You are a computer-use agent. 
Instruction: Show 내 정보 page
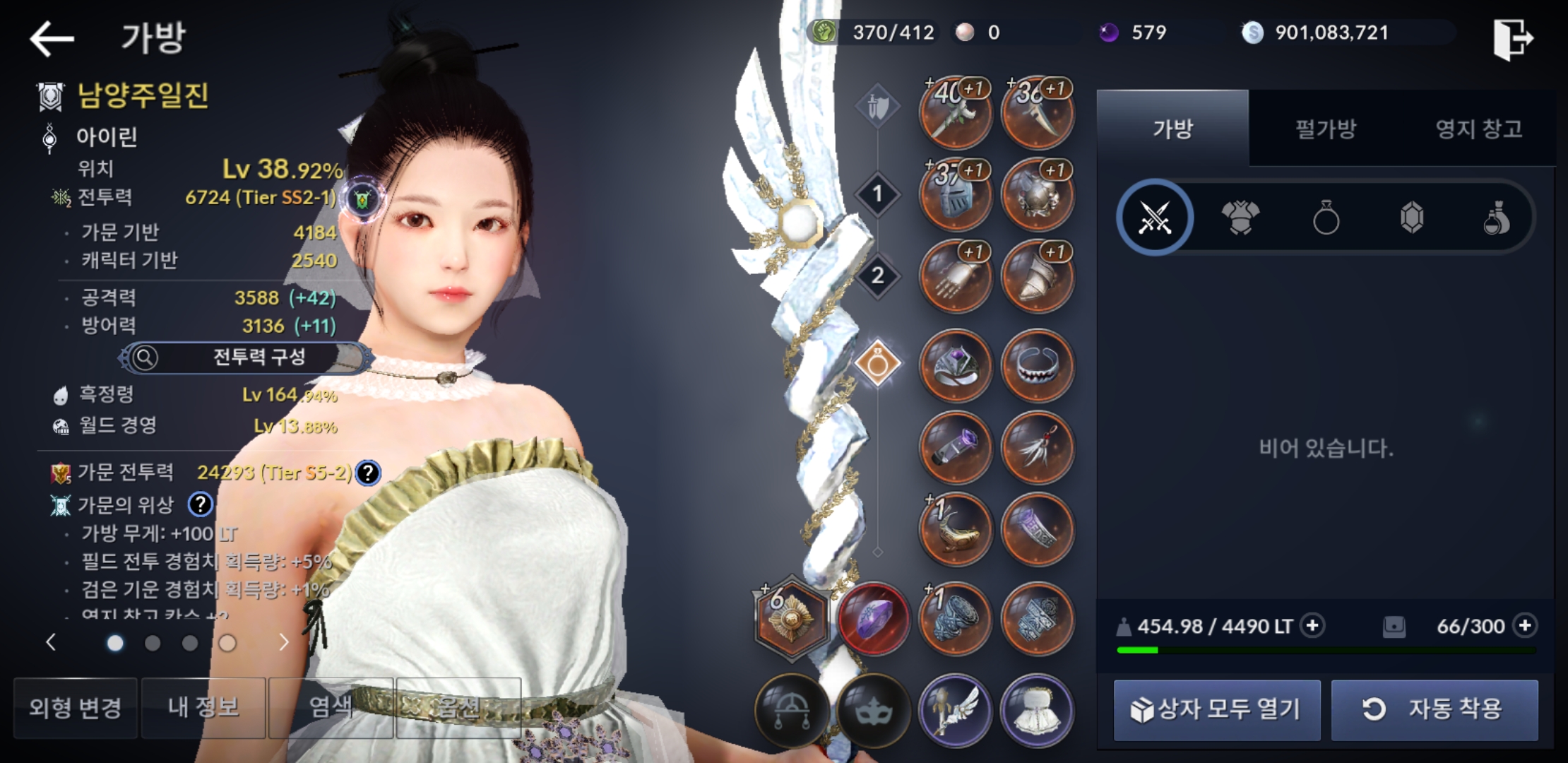click(203, 708)
